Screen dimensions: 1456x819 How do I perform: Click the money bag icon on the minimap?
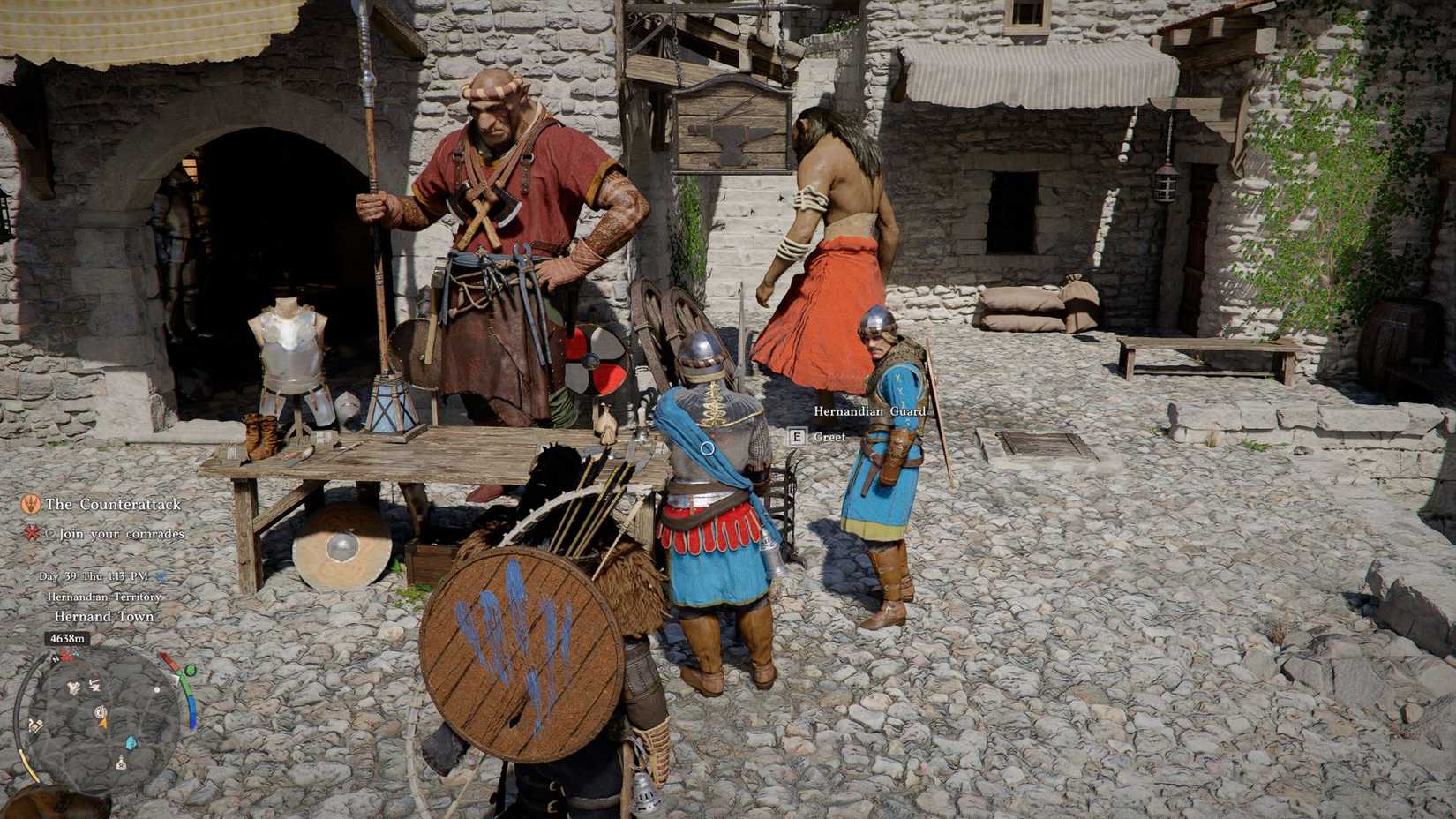pos(120,764)
